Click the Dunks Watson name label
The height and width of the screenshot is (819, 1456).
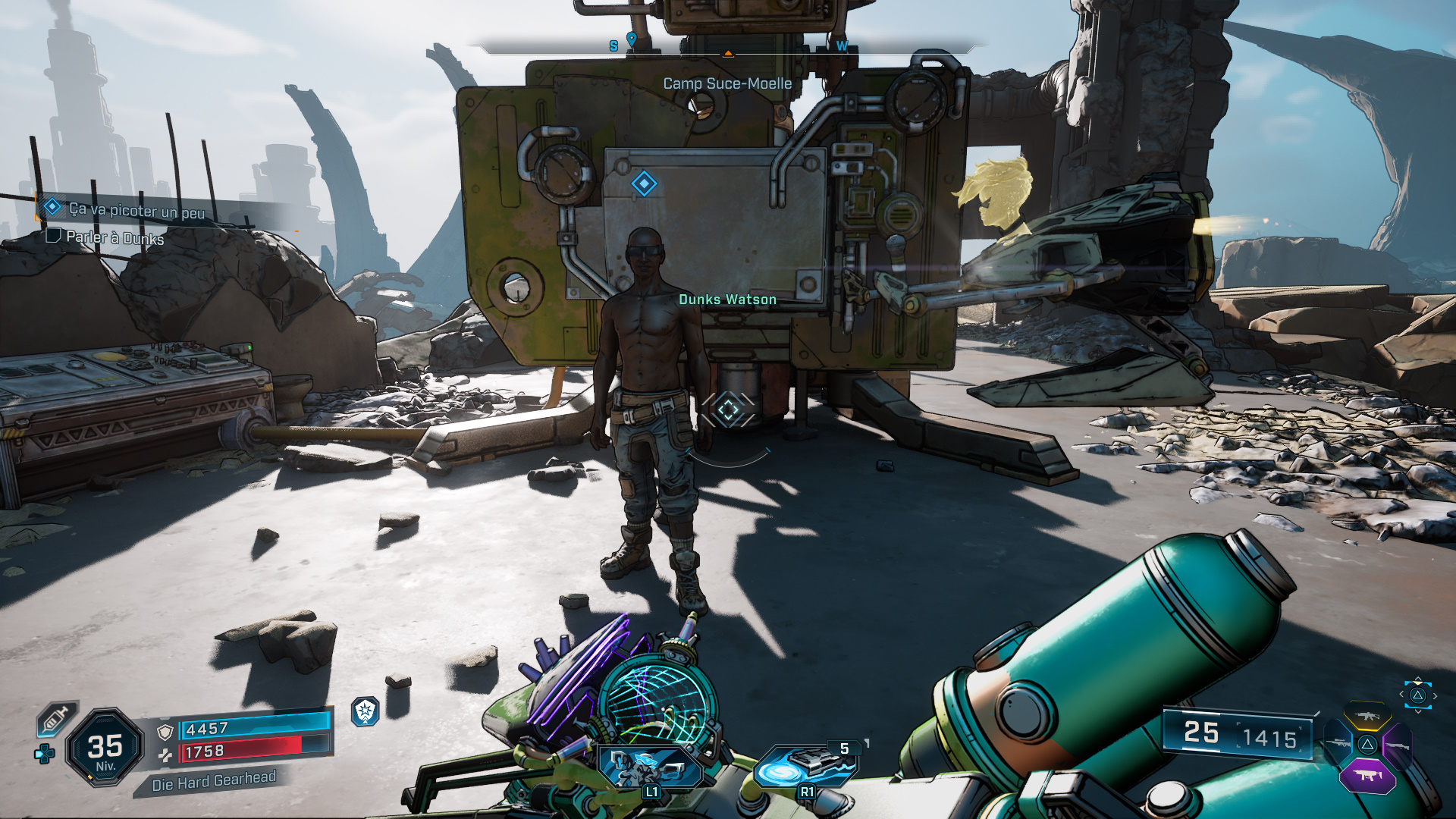[726, 299]
